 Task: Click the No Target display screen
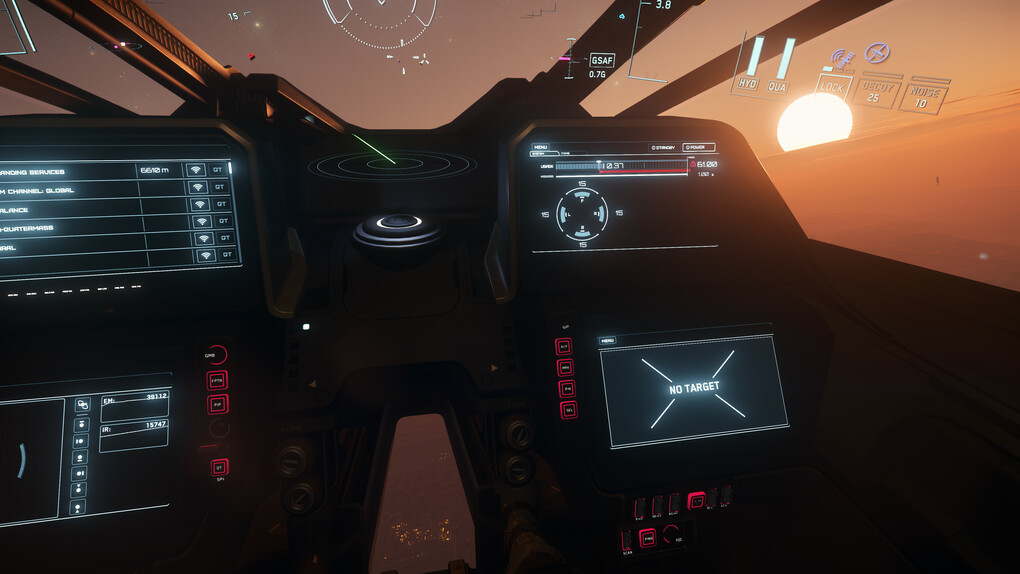point(694,388)
